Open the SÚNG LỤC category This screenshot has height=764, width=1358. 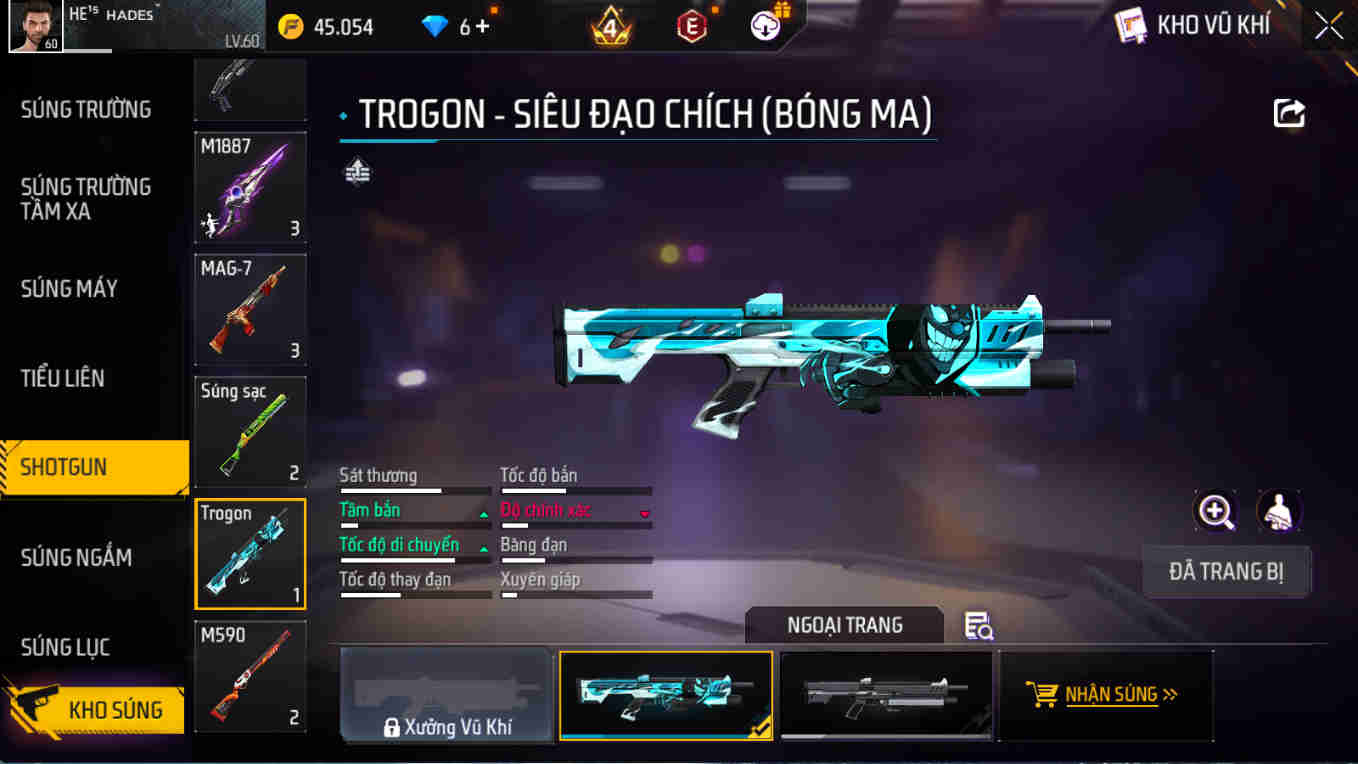click(x=66, y=647)
